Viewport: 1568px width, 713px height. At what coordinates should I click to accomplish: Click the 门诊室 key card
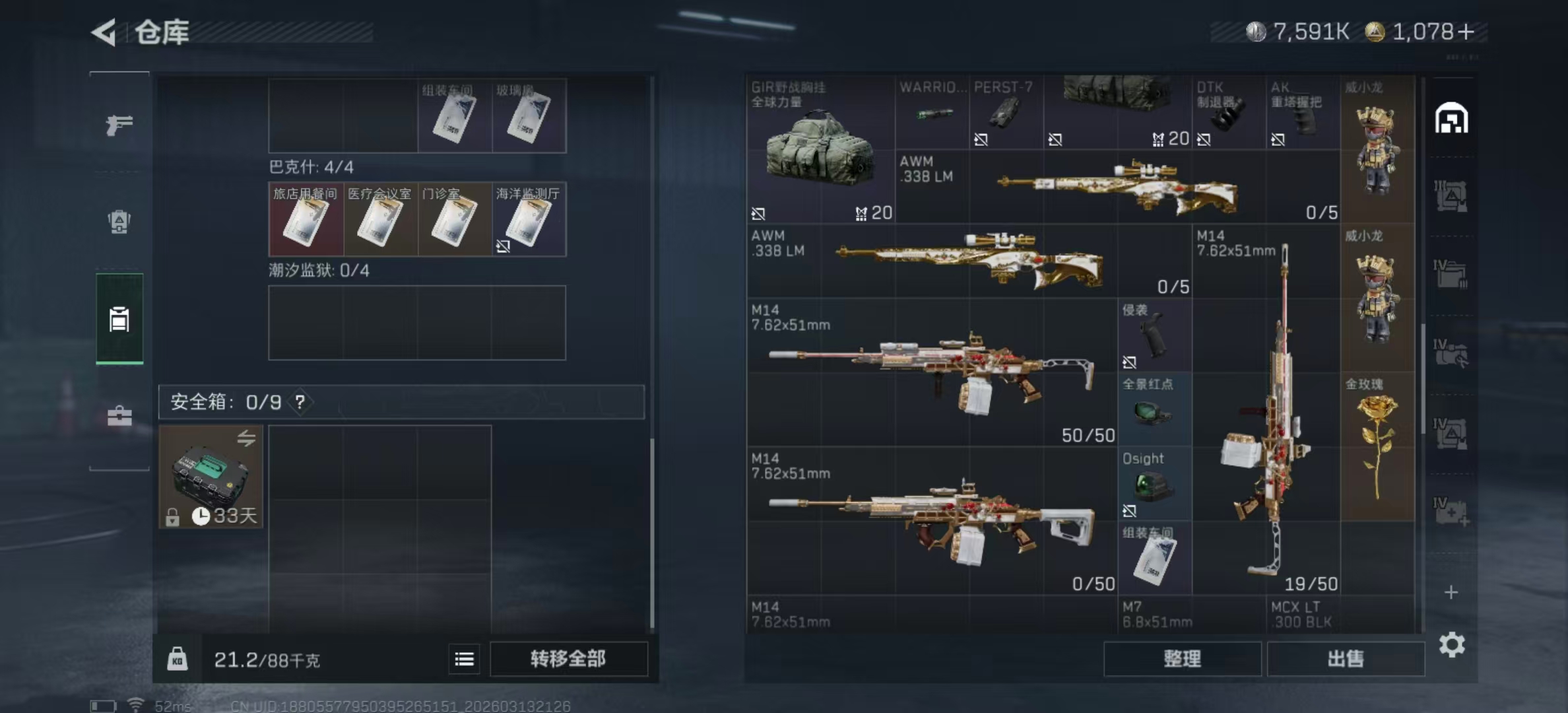pos(454,219)
